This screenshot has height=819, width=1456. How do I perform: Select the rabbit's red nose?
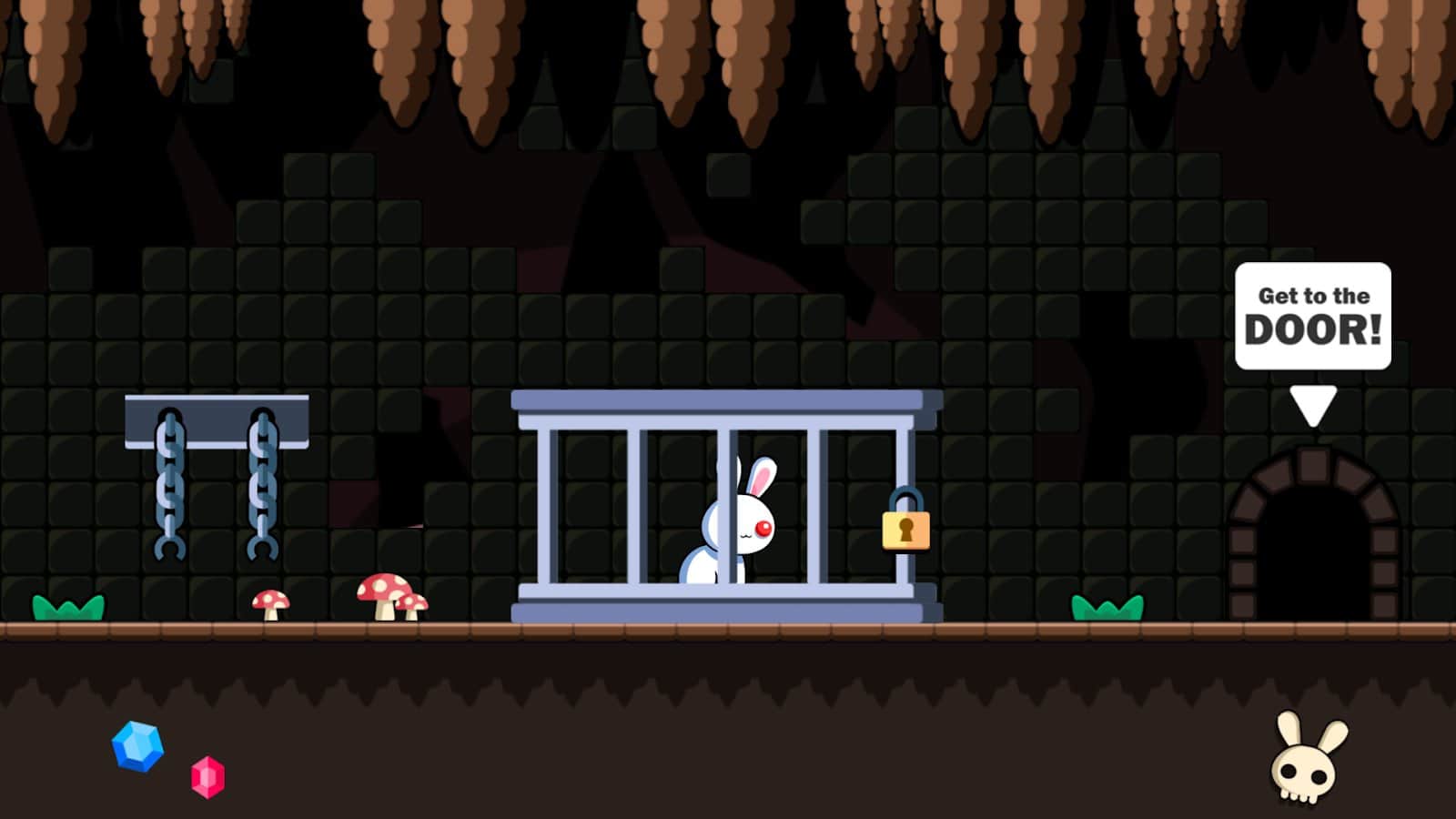point(761,526)
